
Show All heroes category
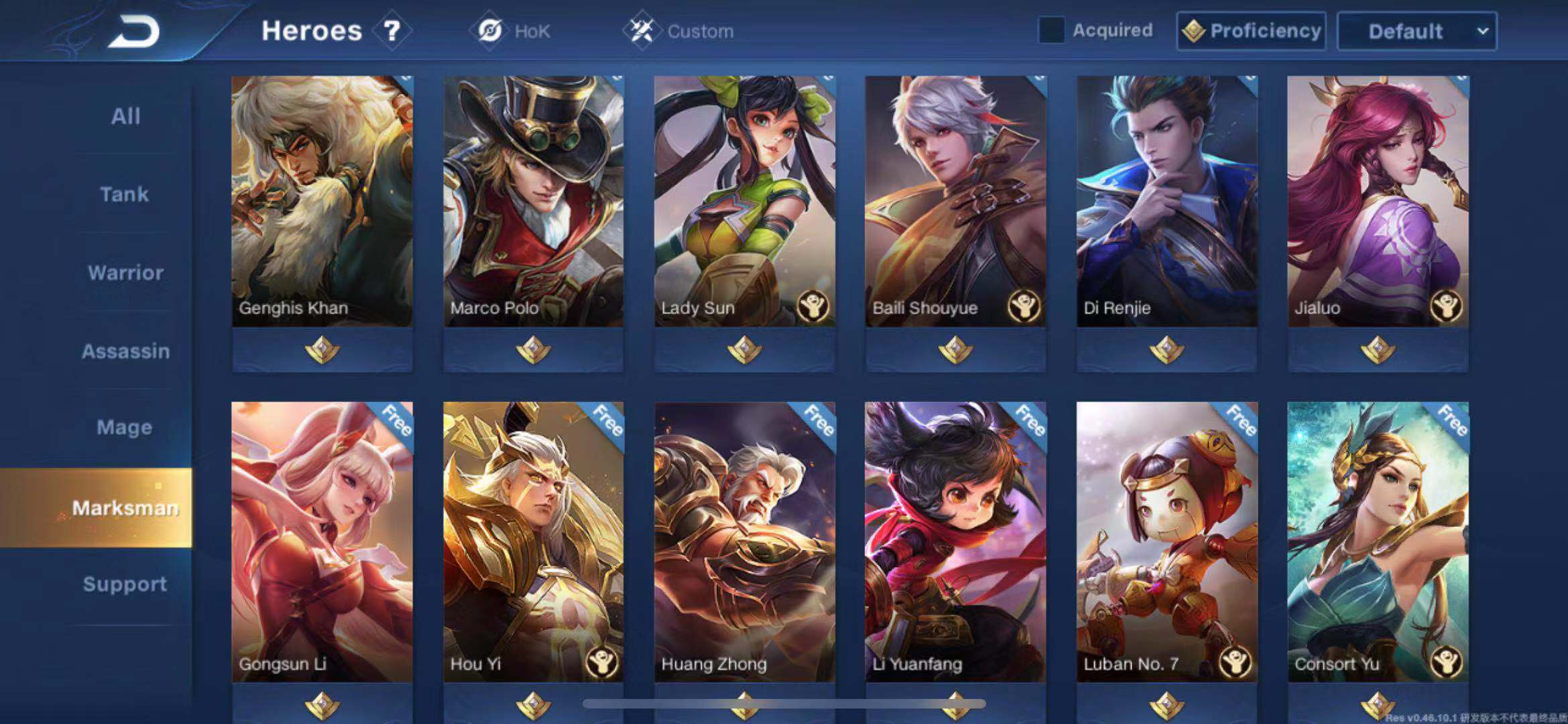[x=125, y=116]
